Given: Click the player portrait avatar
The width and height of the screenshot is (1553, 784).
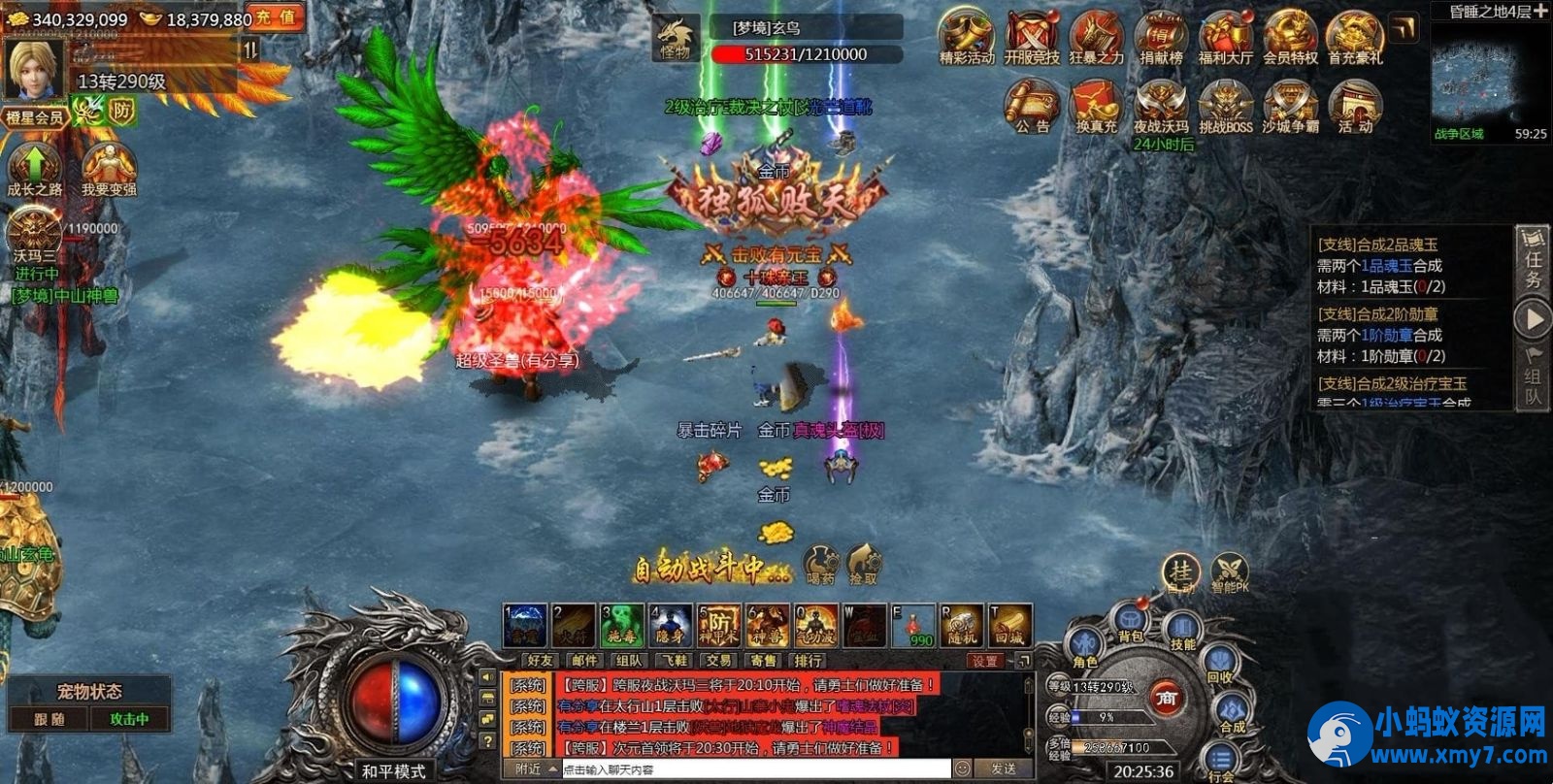Looking at the screenshot, I should [x=35, y=67].
